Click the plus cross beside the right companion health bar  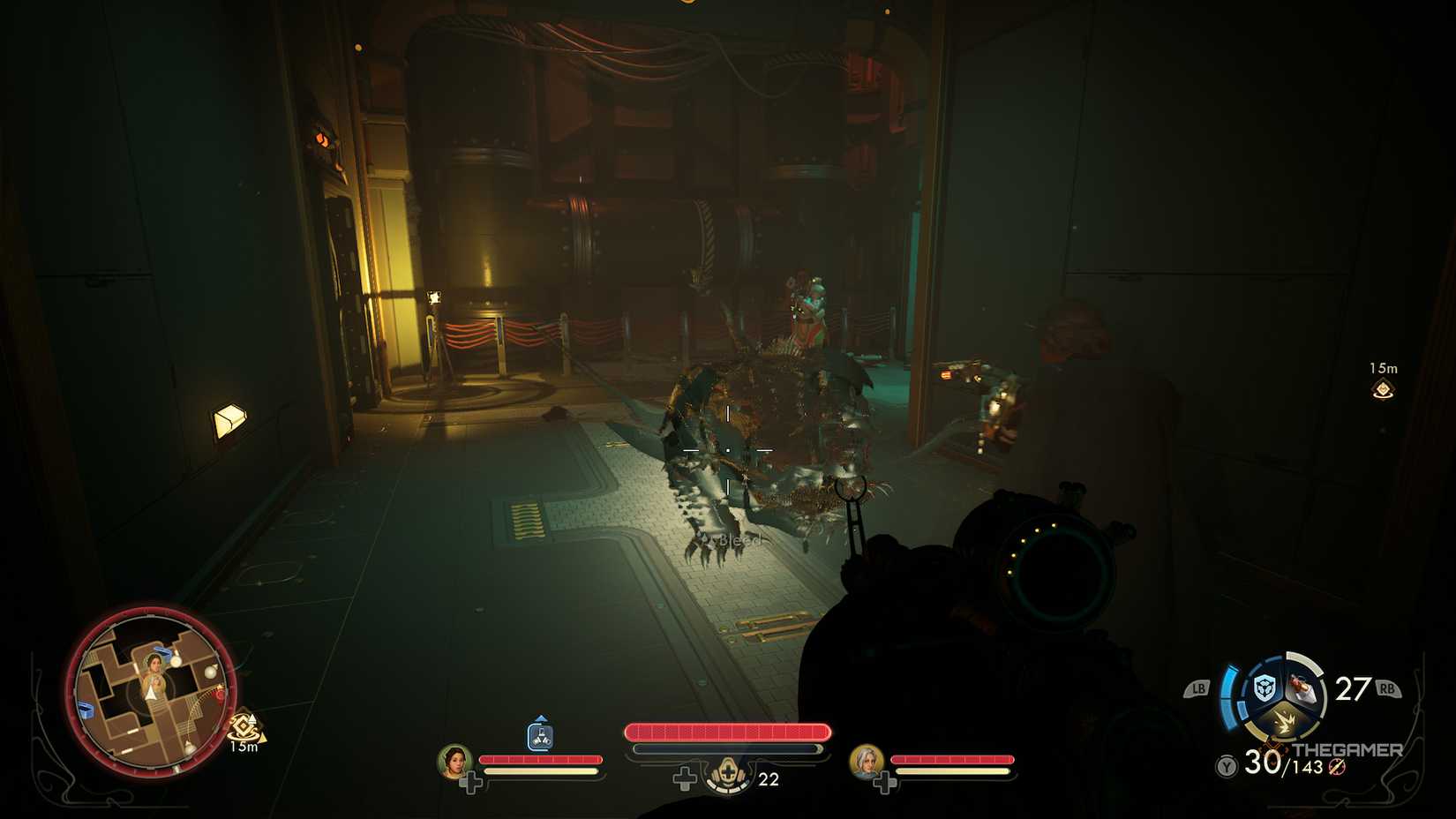point(883,782)
